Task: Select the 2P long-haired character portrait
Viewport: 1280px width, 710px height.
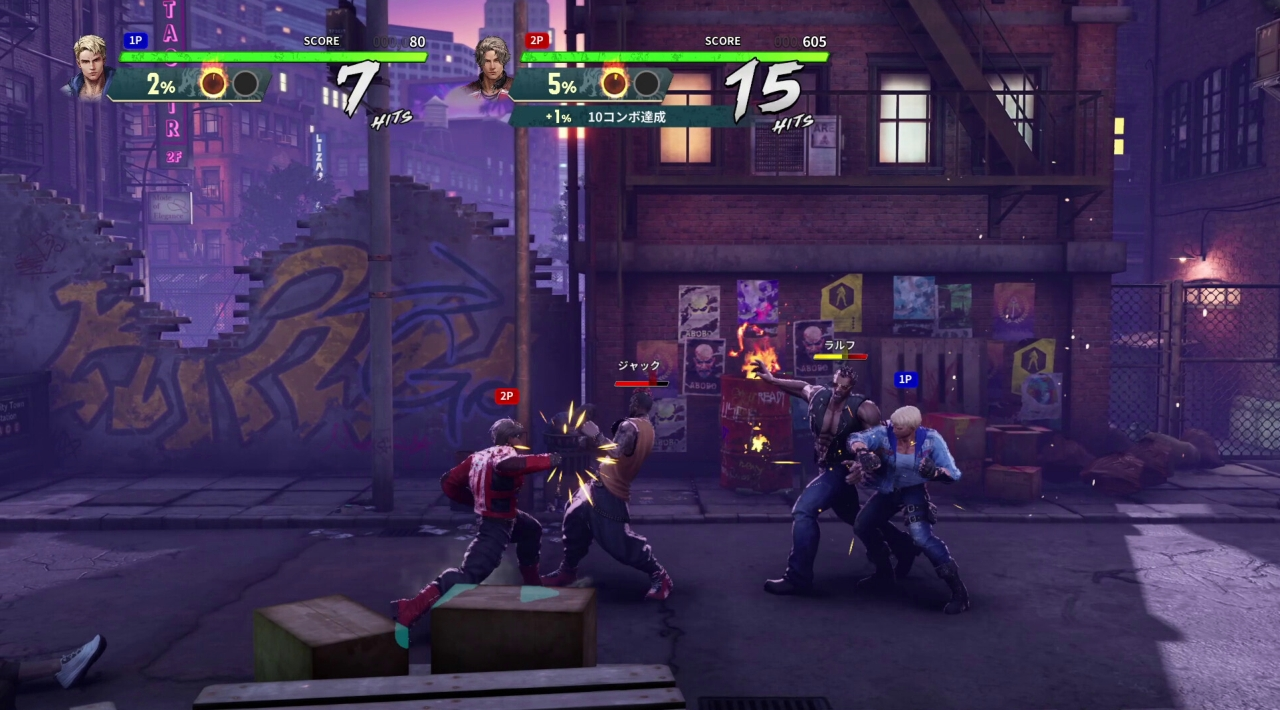Action: coord(490,67)
